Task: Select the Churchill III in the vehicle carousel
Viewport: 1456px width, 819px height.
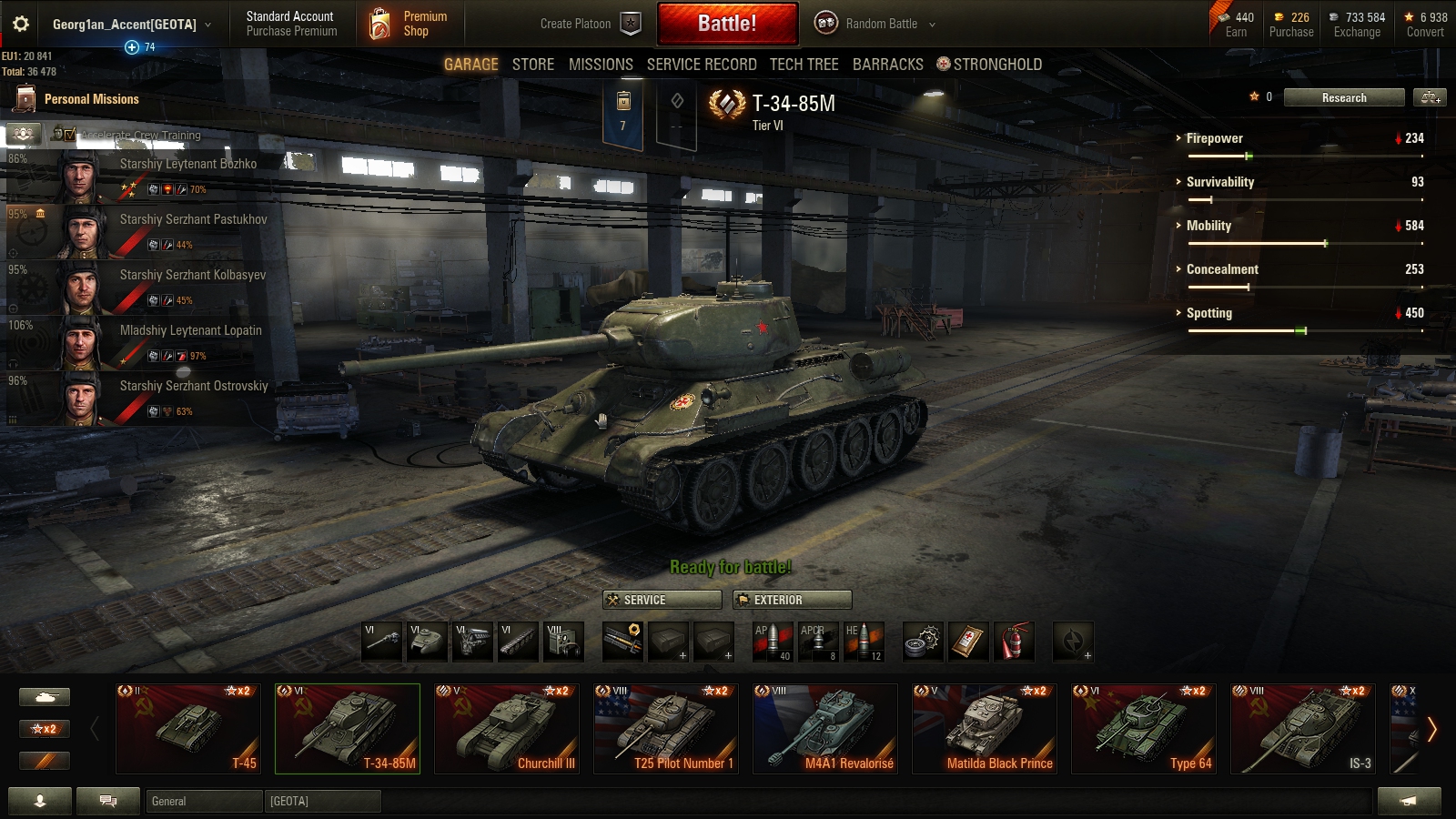Action: pos(507,728)
